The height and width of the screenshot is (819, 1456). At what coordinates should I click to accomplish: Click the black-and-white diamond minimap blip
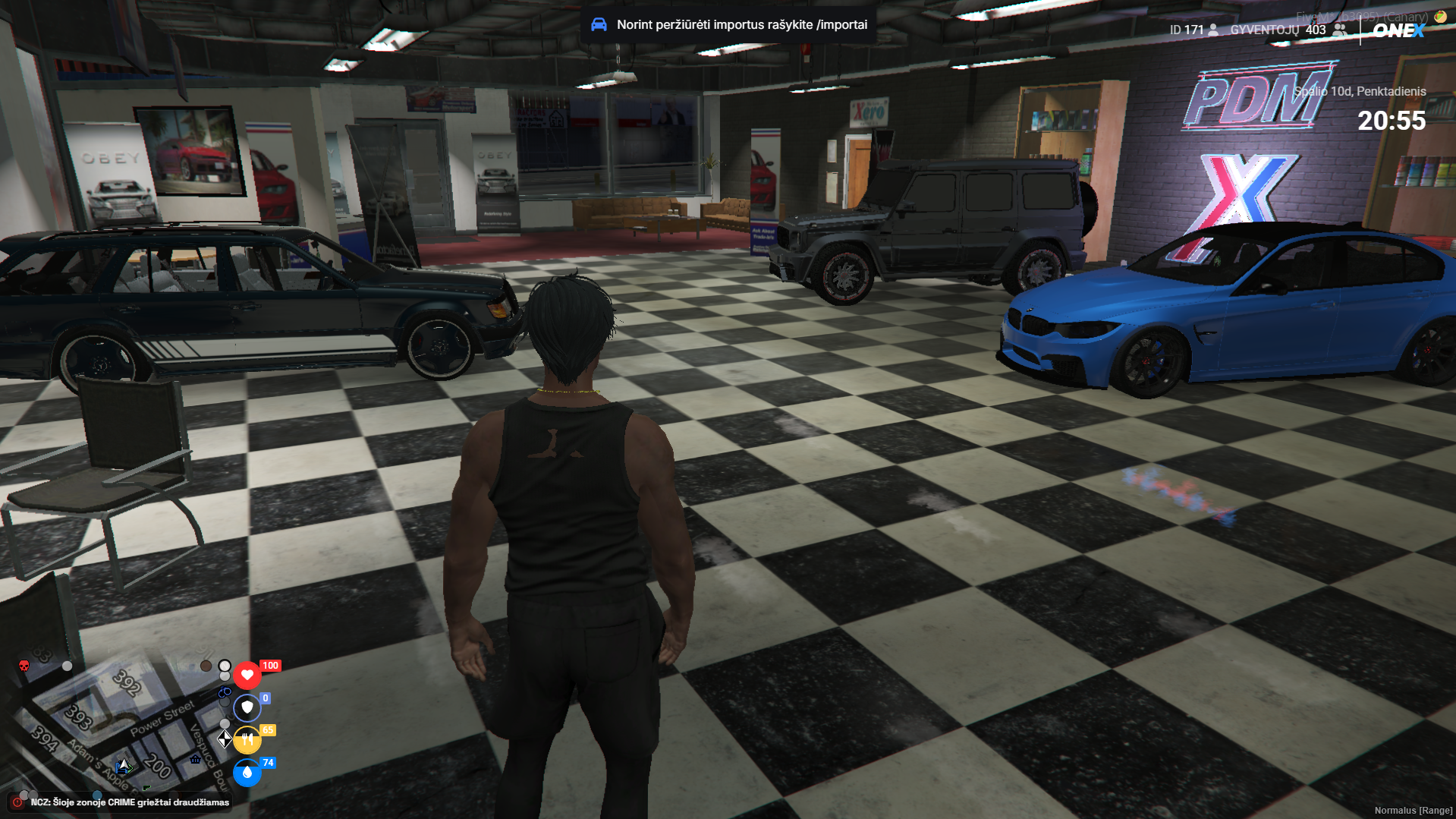225,739
